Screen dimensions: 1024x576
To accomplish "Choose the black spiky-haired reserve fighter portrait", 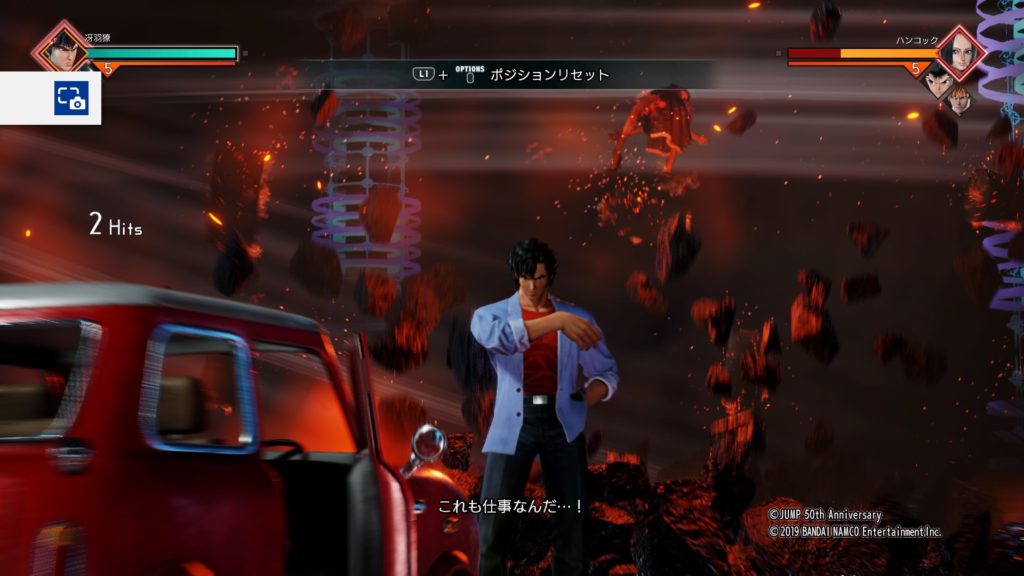I will tap(936, 82).
